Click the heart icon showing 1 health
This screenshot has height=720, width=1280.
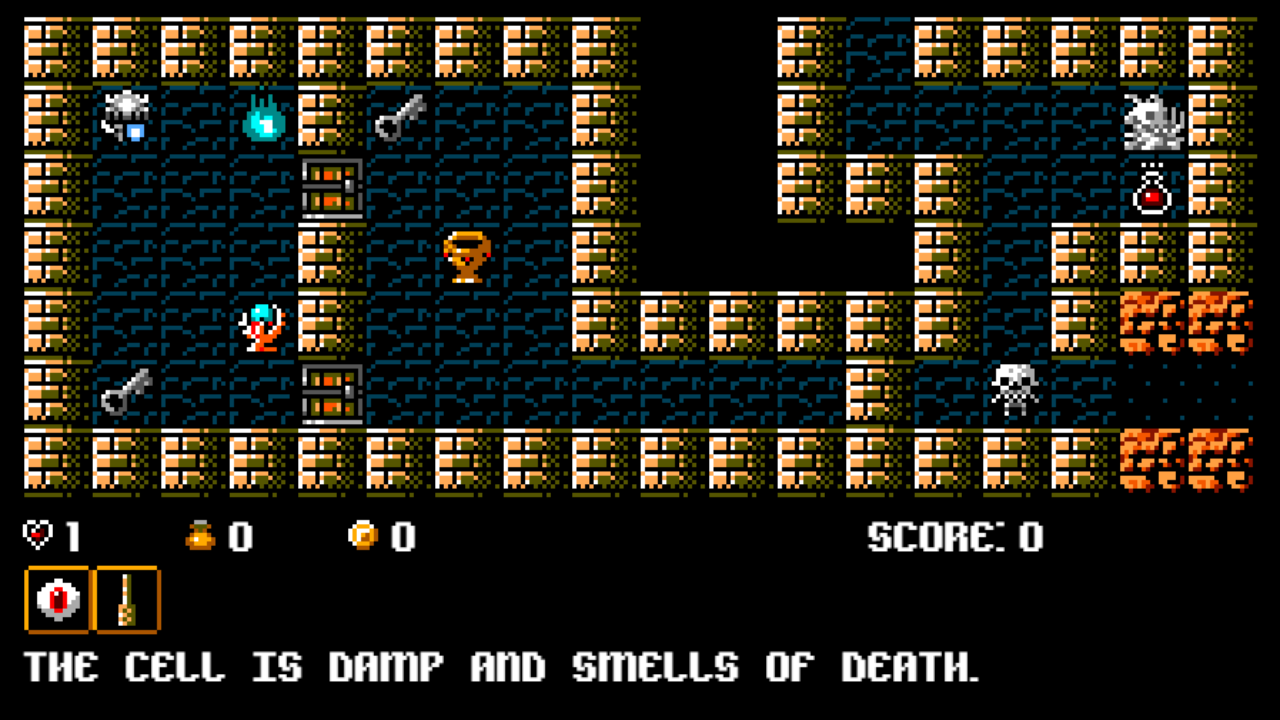point(36,537)
